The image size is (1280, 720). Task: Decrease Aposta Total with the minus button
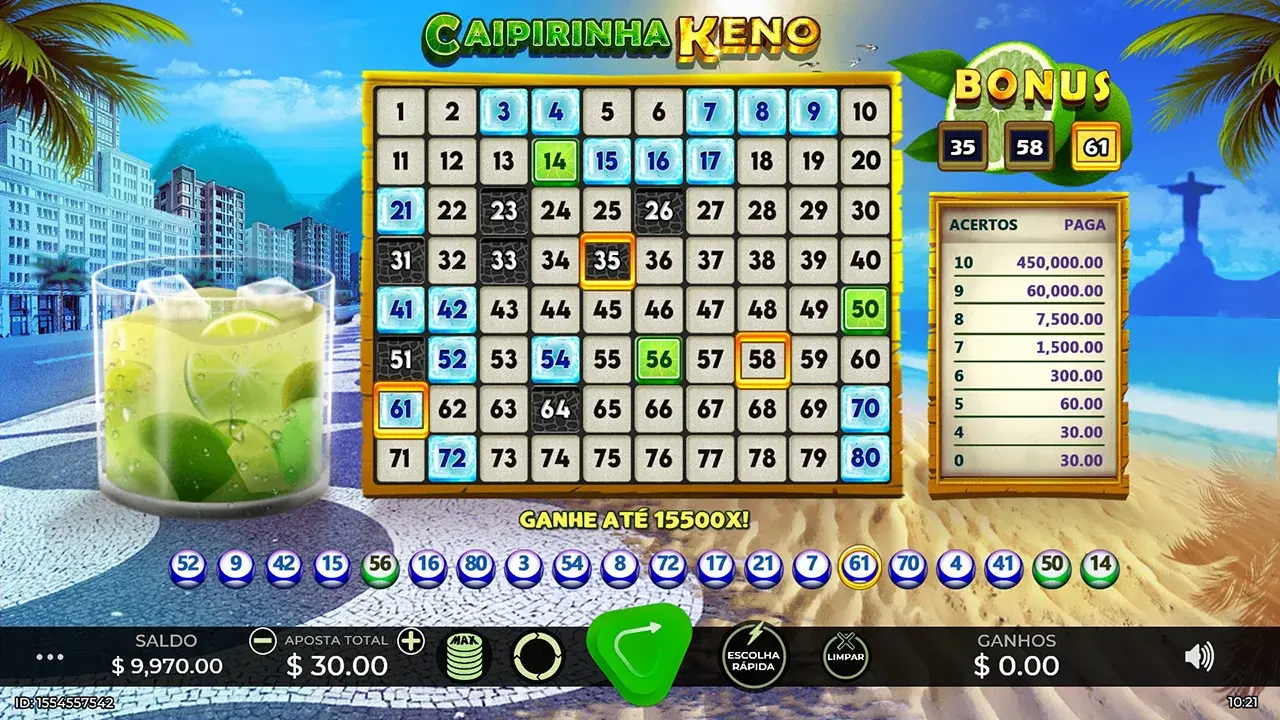click(x=263, y=640)
